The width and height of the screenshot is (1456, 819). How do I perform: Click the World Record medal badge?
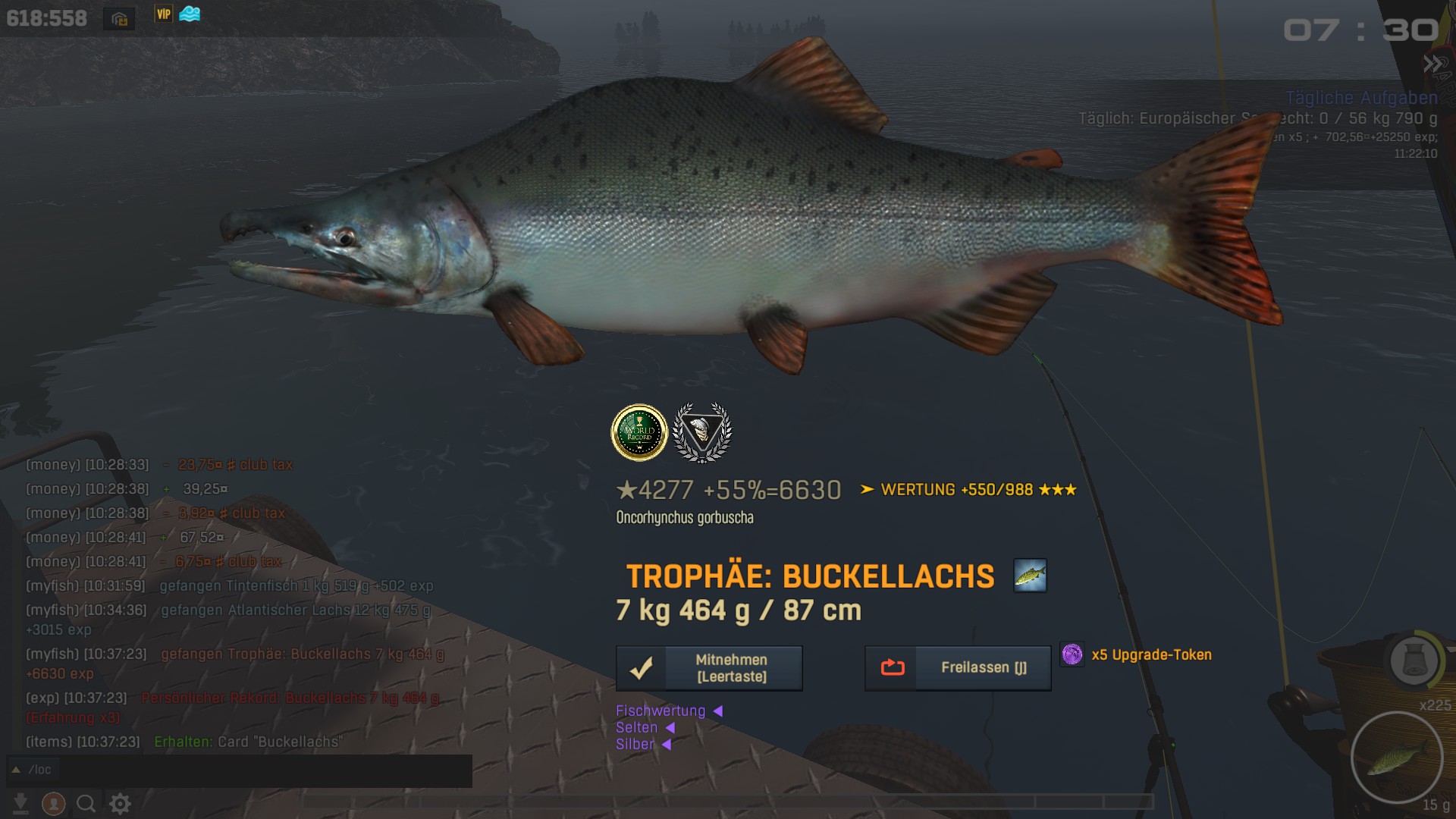[x=639, y=433]
